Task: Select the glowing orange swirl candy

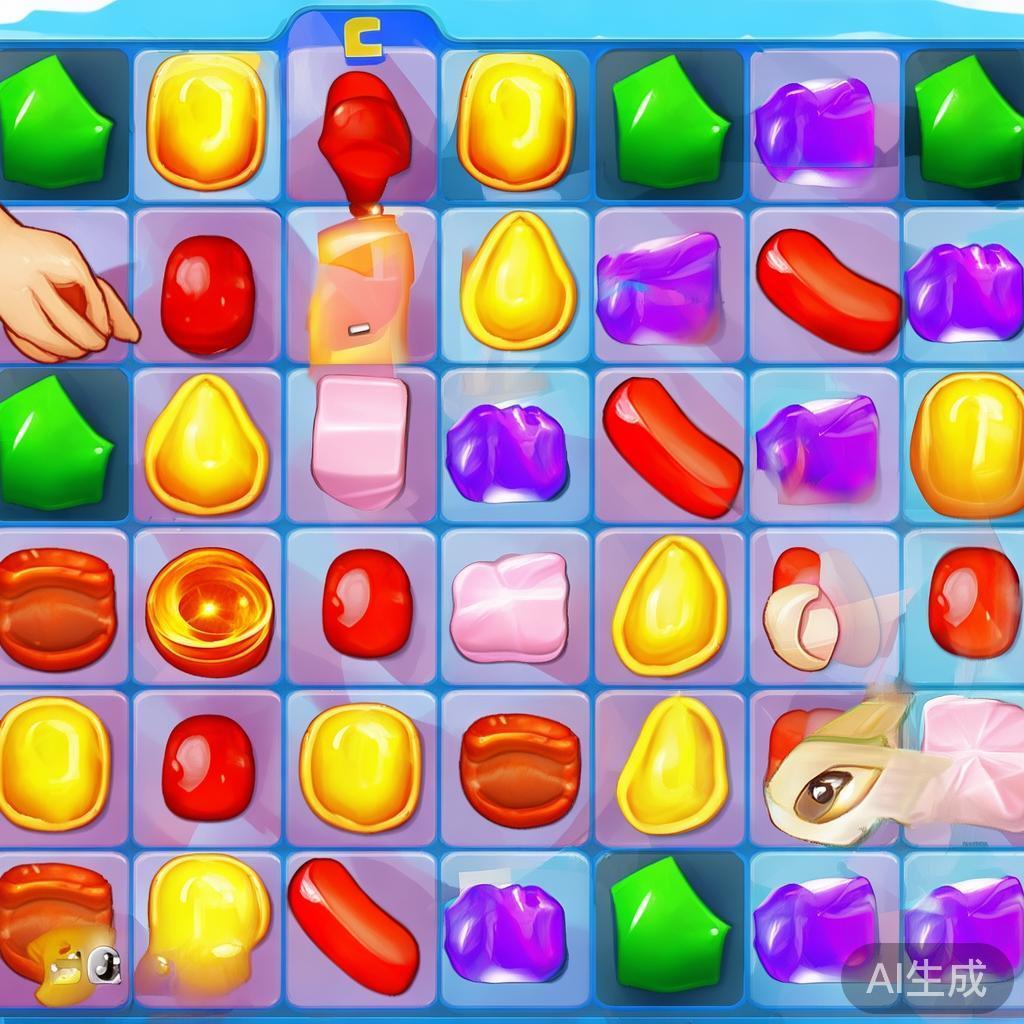Action: click(x=209, y=609)
